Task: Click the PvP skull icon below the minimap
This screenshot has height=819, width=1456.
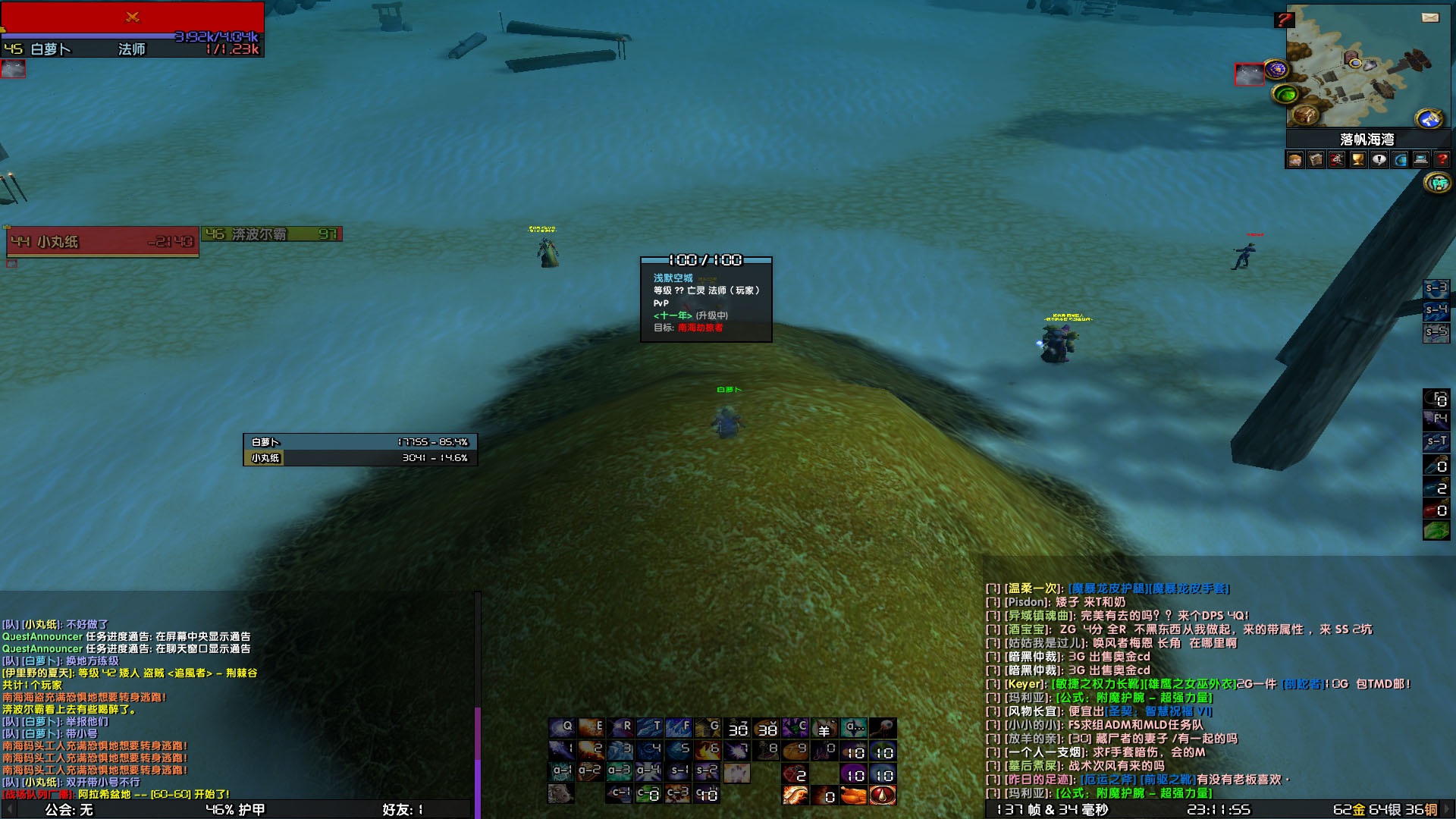Action: point(1337,159)
